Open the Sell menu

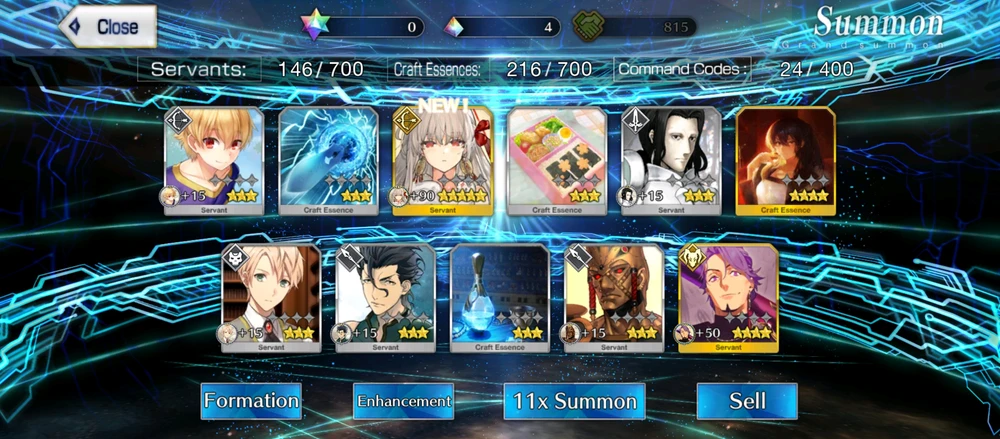coord(747,401)
